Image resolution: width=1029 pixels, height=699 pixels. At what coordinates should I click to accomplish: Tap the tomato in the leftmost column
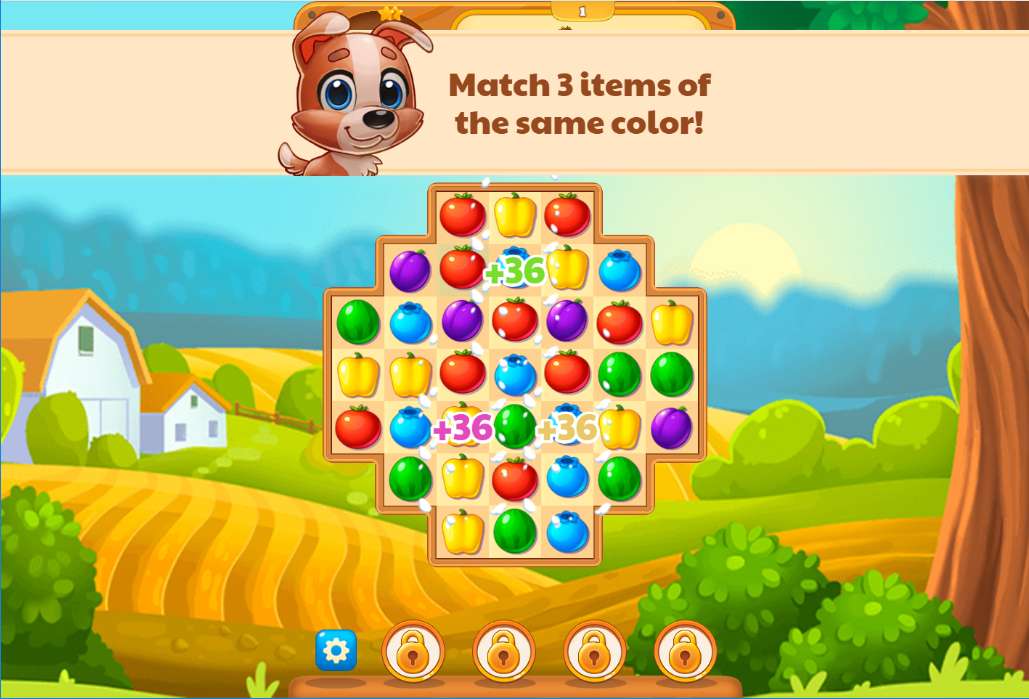[358, 427]
